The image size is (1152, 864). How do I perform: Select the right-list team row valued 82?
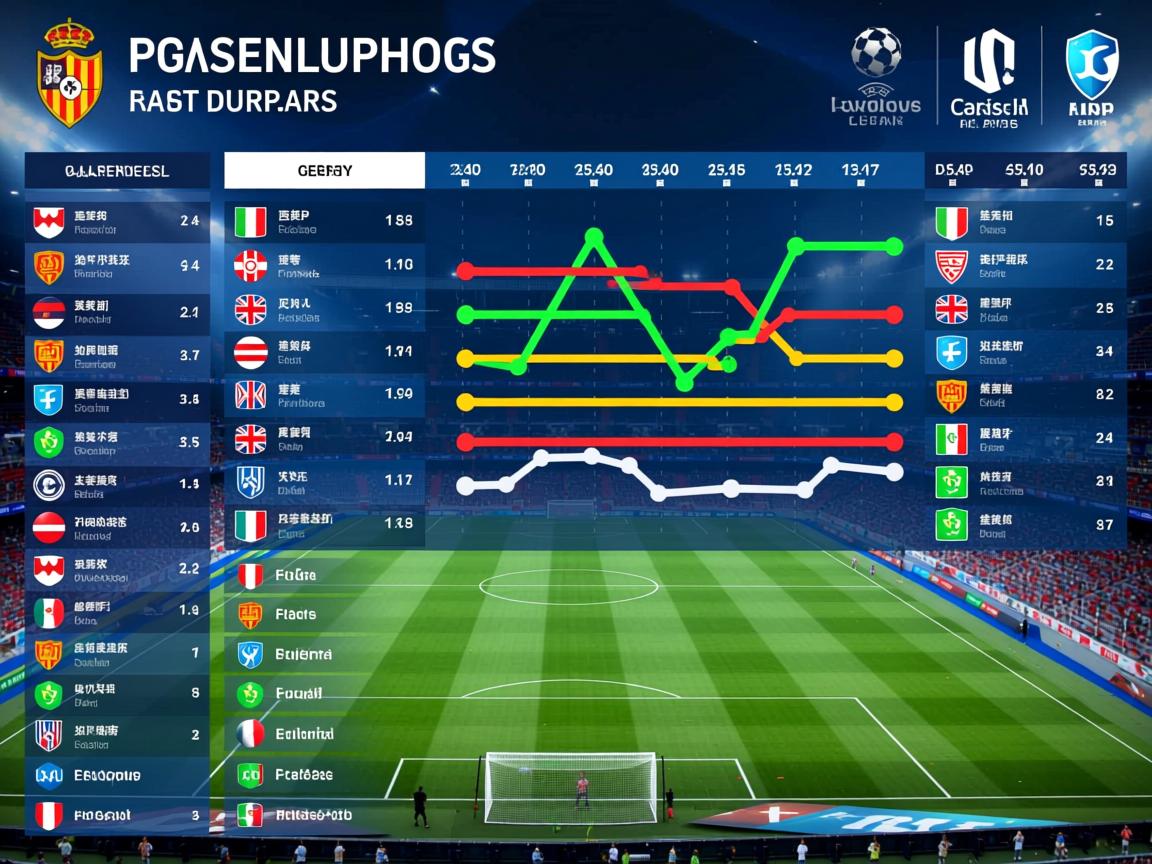(1027, 395)
